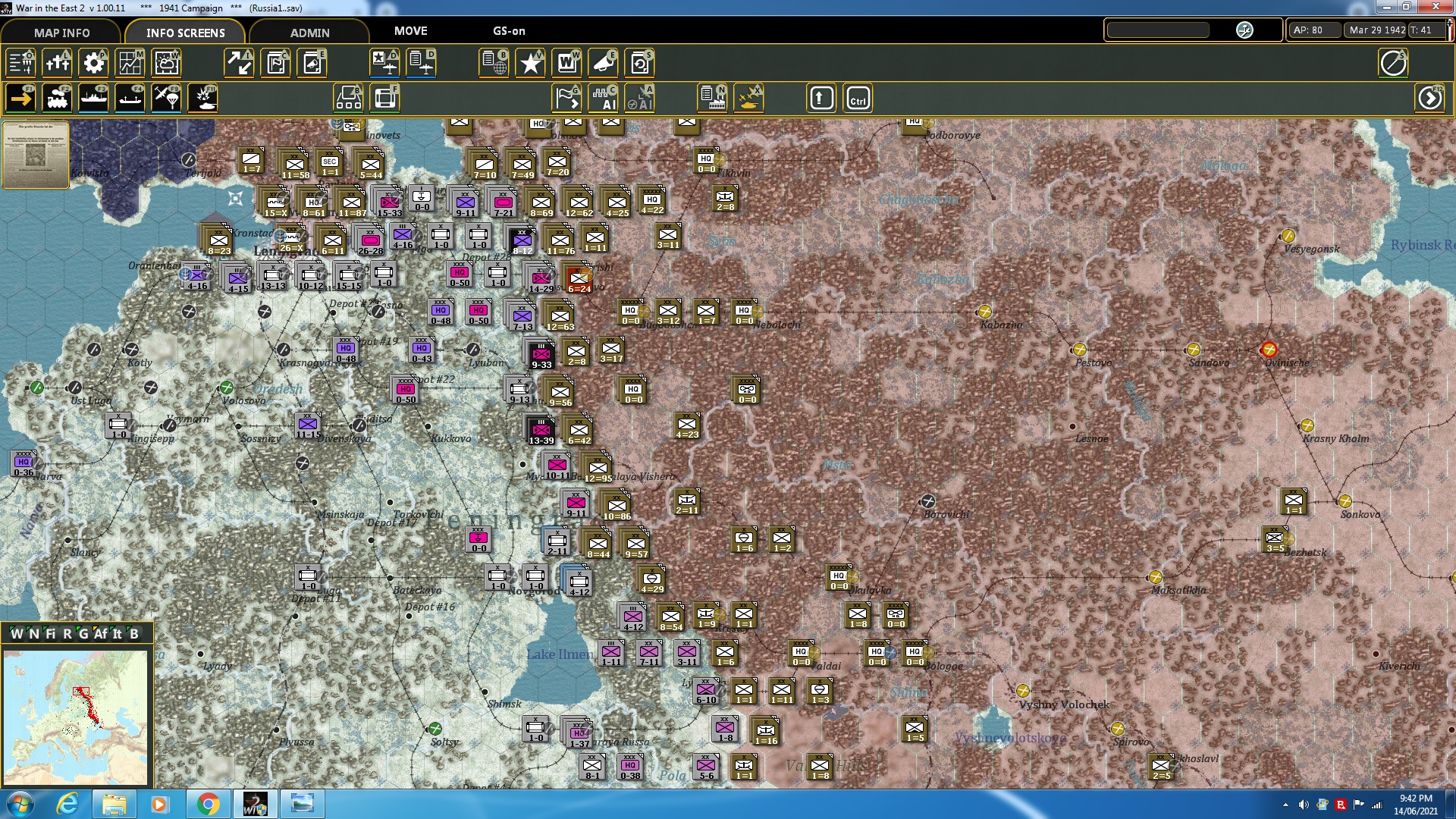Open the weather report screen
Image resolution: width=1456 pixels, height=819 pixels.
(x=166, y=63)
